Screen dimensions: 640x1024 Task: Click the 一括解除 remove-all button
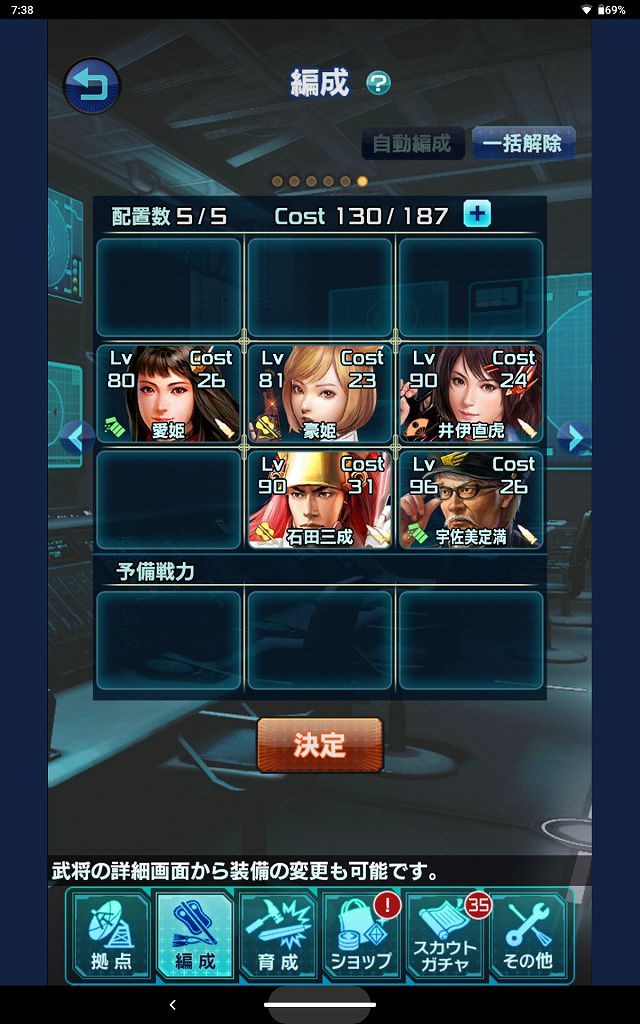(x=522, y=143)
